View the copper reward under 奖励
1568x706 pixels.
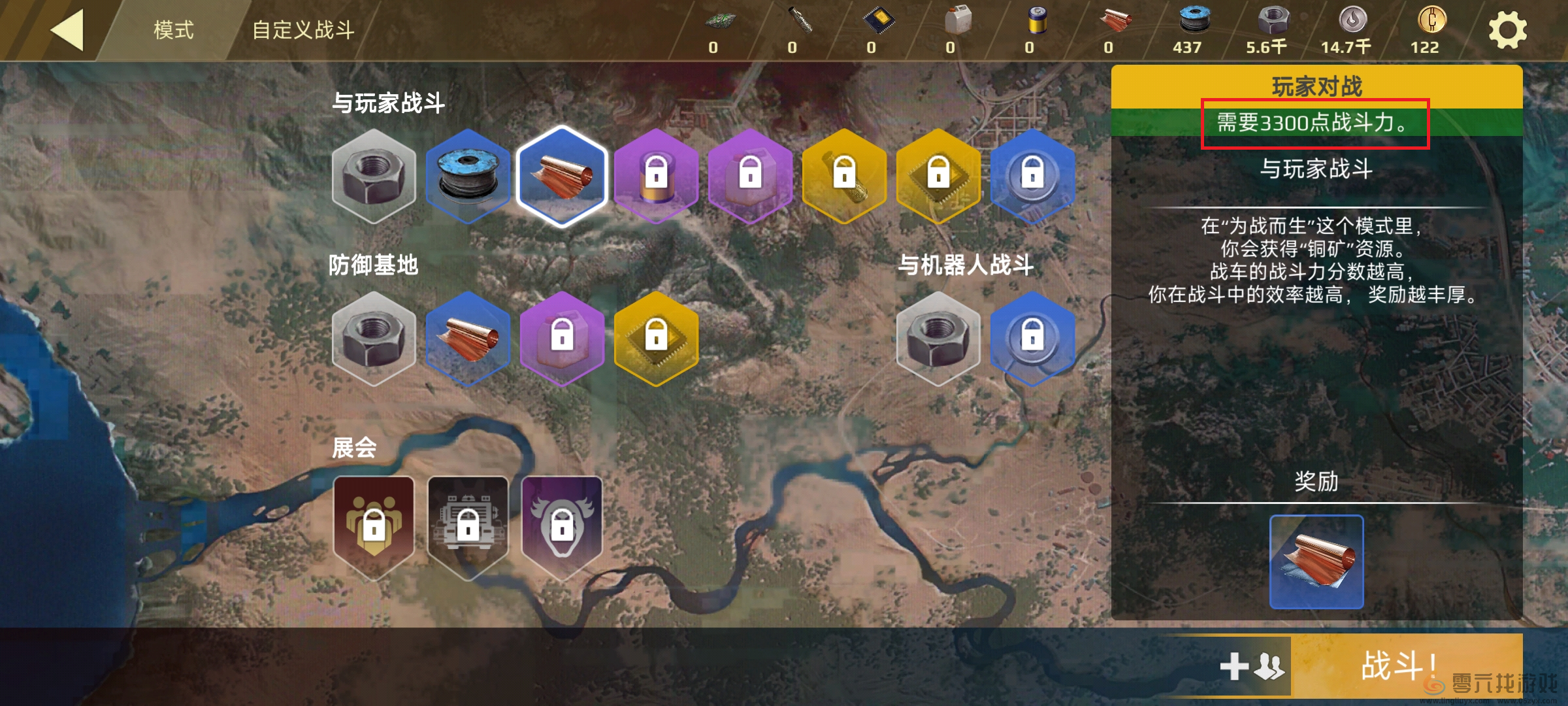pos(1316,562)
